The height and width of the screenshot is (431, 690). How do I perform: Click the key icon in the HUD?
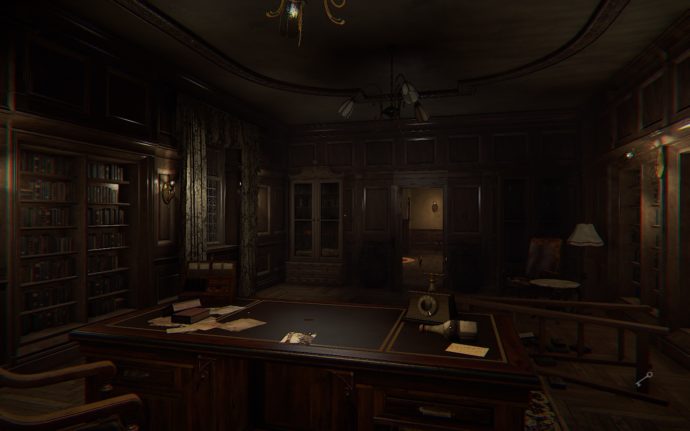pos(645,378)
